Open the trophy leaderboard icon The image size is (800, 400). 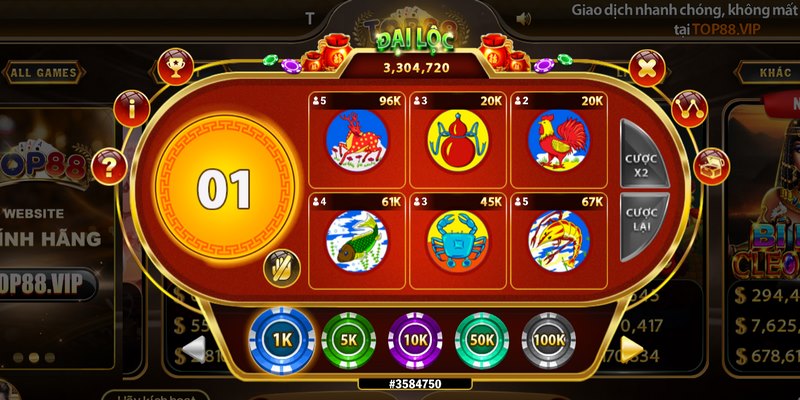point(175,67)
